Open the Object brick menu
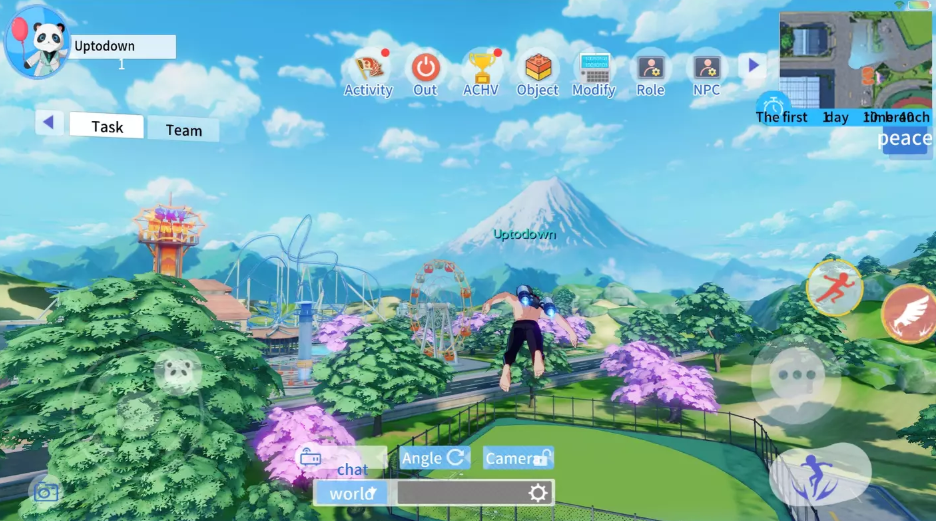The width and height of the screenshot is (936, 521). tap(538, 70)
